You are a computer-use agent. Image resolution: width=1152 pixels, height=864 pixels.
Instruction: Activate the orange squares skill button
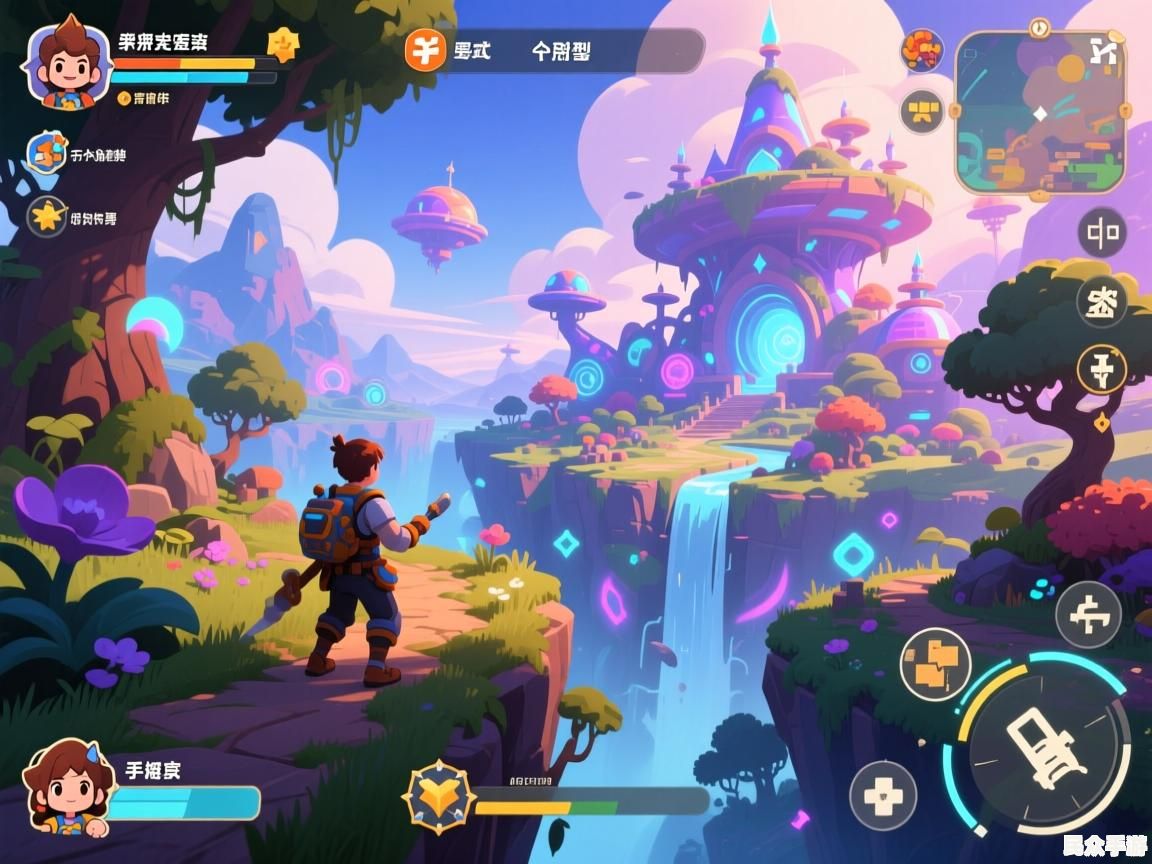coord(935,663)
